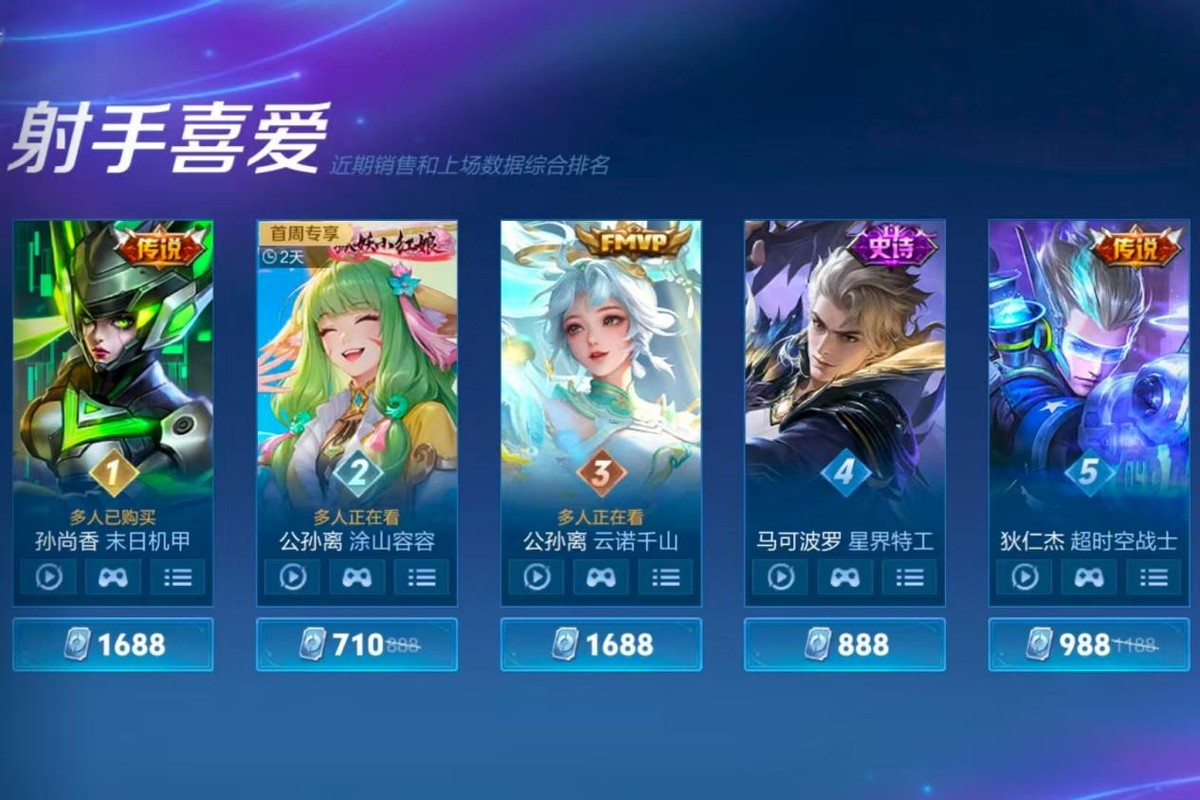This screenshot has height=800, width=1200.
Task: Click the gamepad trial icon under 马可波罗
Action: point(845,577)
